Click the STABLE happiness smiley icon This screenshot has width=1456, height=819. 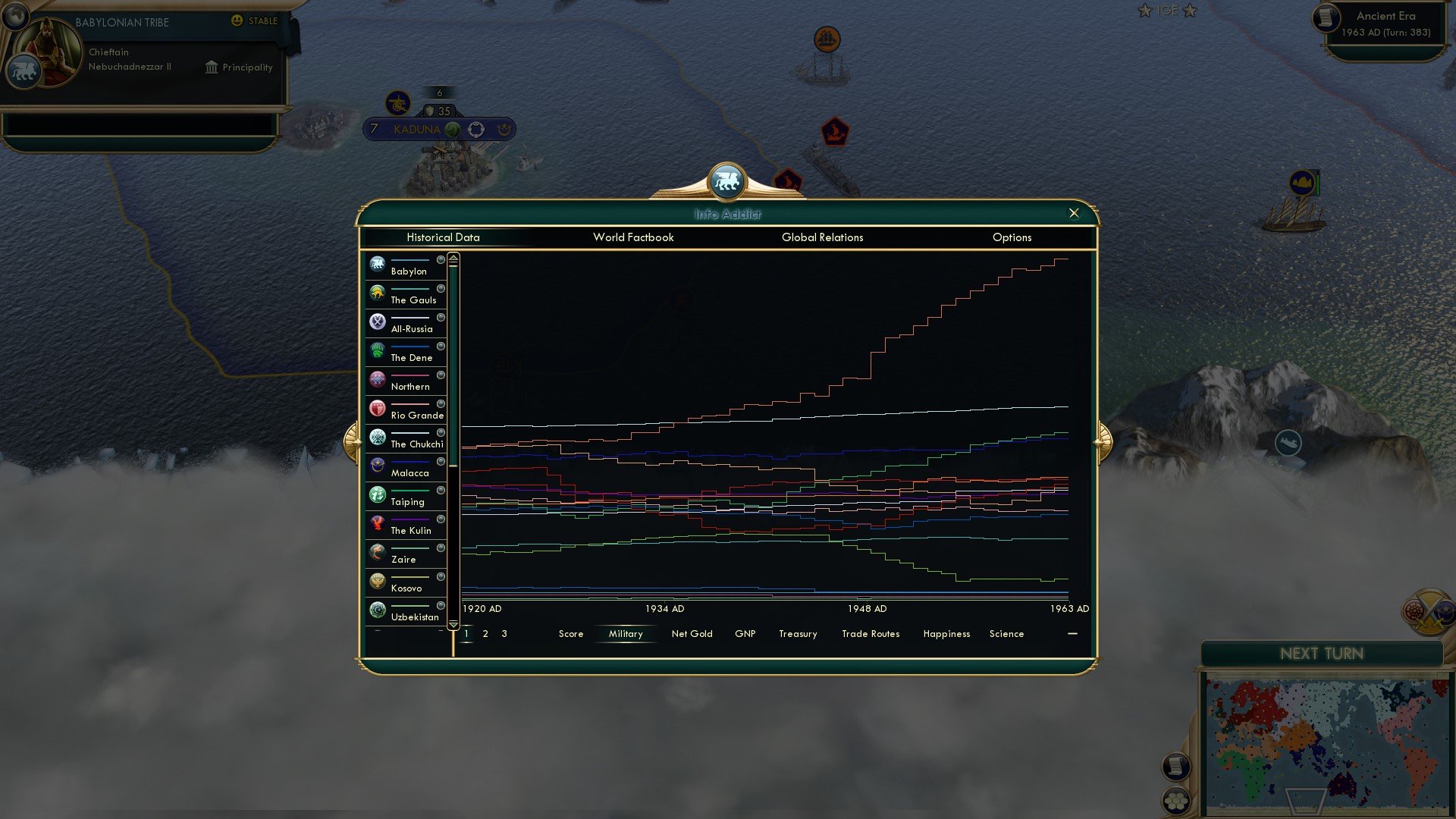tap(237, 22)
